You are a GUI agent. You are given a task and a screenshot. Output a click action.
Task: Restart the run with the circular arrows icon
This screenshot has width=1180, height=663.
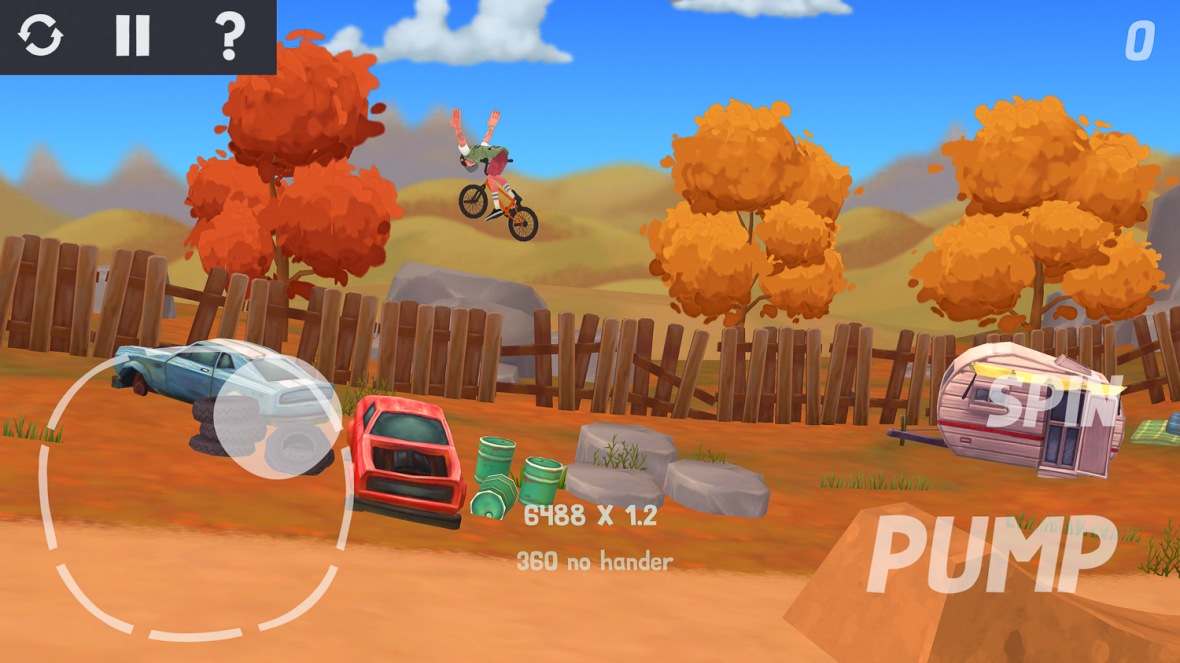pos(41,37)
